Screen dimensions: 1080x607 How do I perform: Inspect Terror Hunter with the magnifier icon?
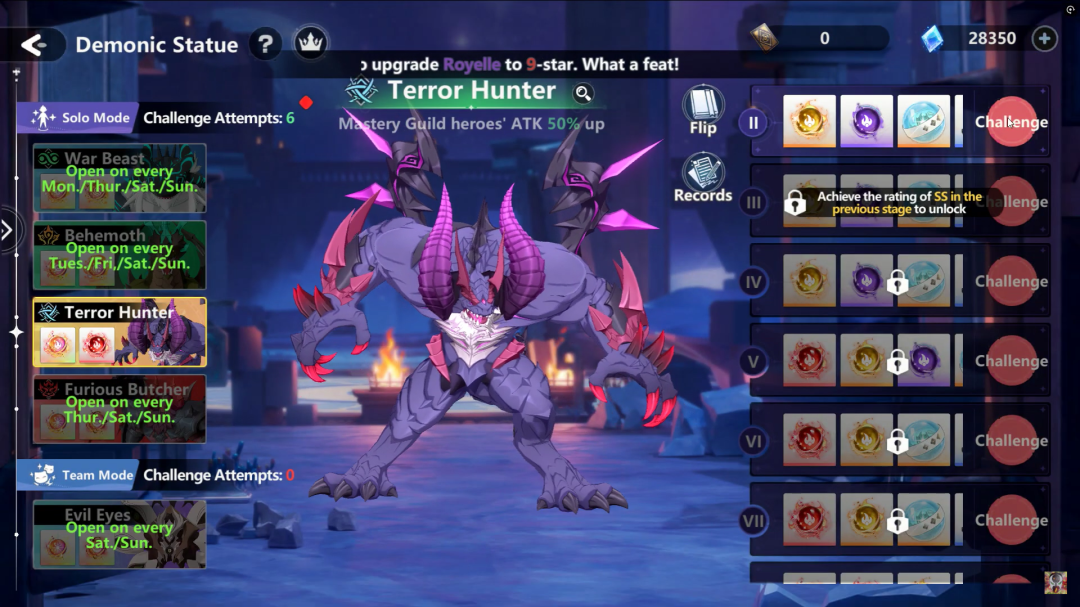583,94
